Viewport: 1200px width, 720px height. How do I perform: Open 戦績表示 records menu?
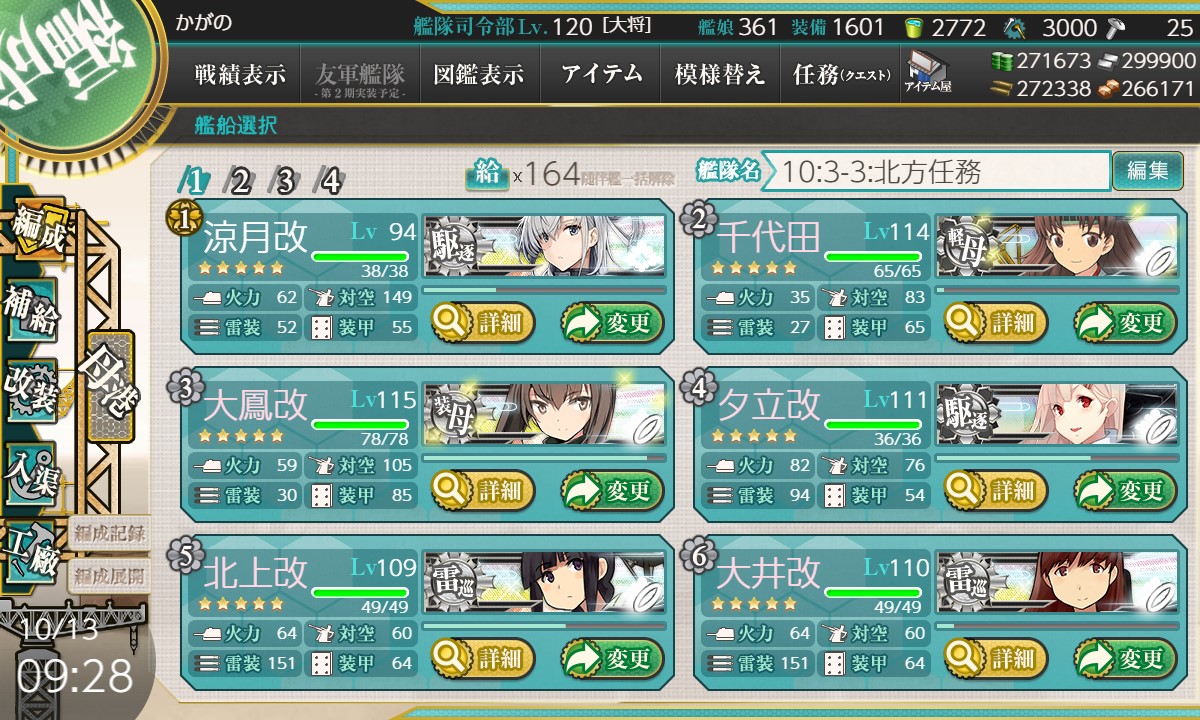[240, 75]
